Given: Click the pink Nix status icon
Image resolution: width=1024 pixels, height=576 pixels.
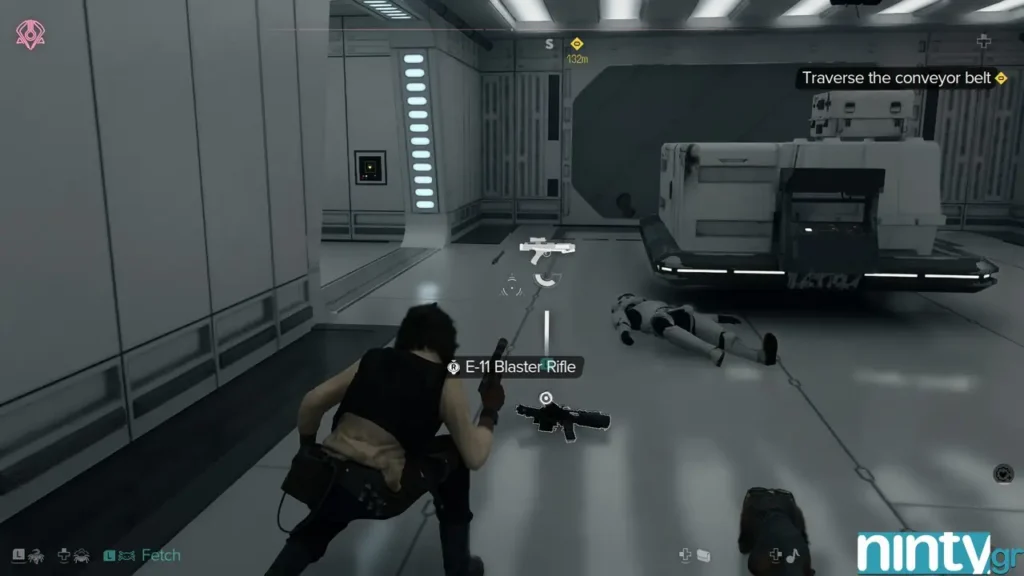Looking at the screenshot, I should pos(30,34).
